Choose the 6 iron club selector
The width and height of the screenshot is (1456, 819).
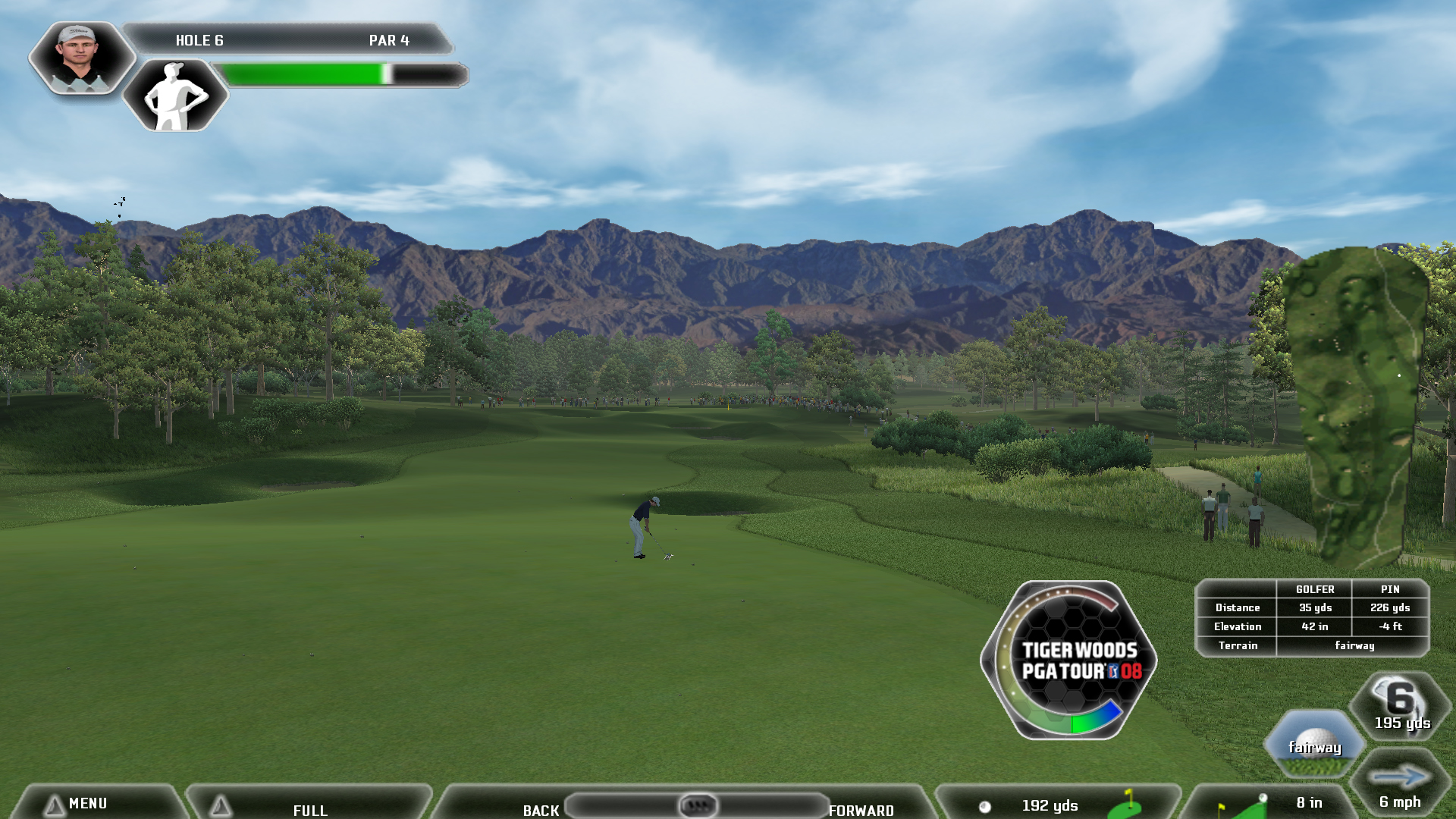coord(1401,705)
